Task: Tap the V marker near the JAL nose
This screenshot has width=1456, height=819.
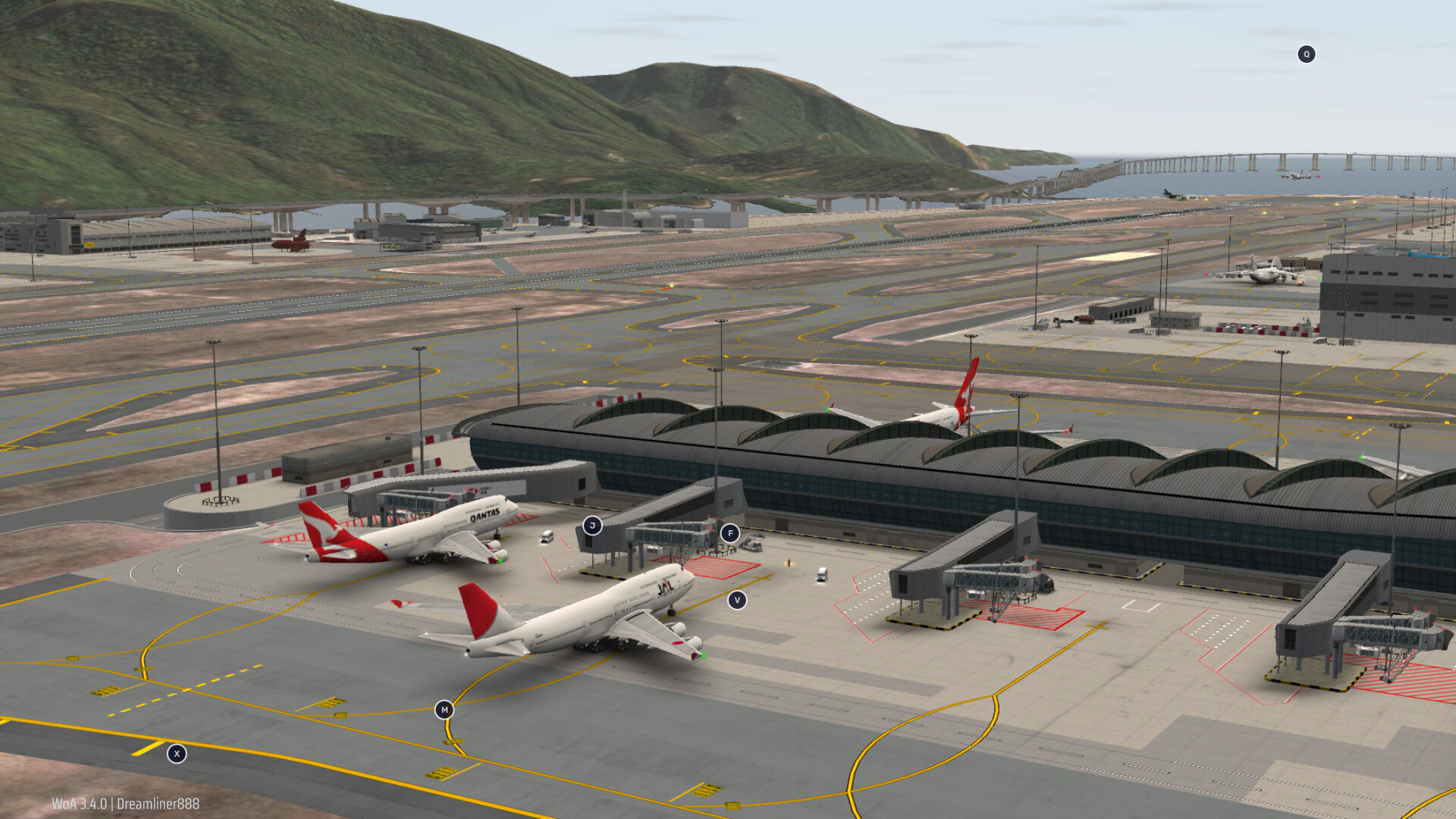Action: [x=736, y=600]
